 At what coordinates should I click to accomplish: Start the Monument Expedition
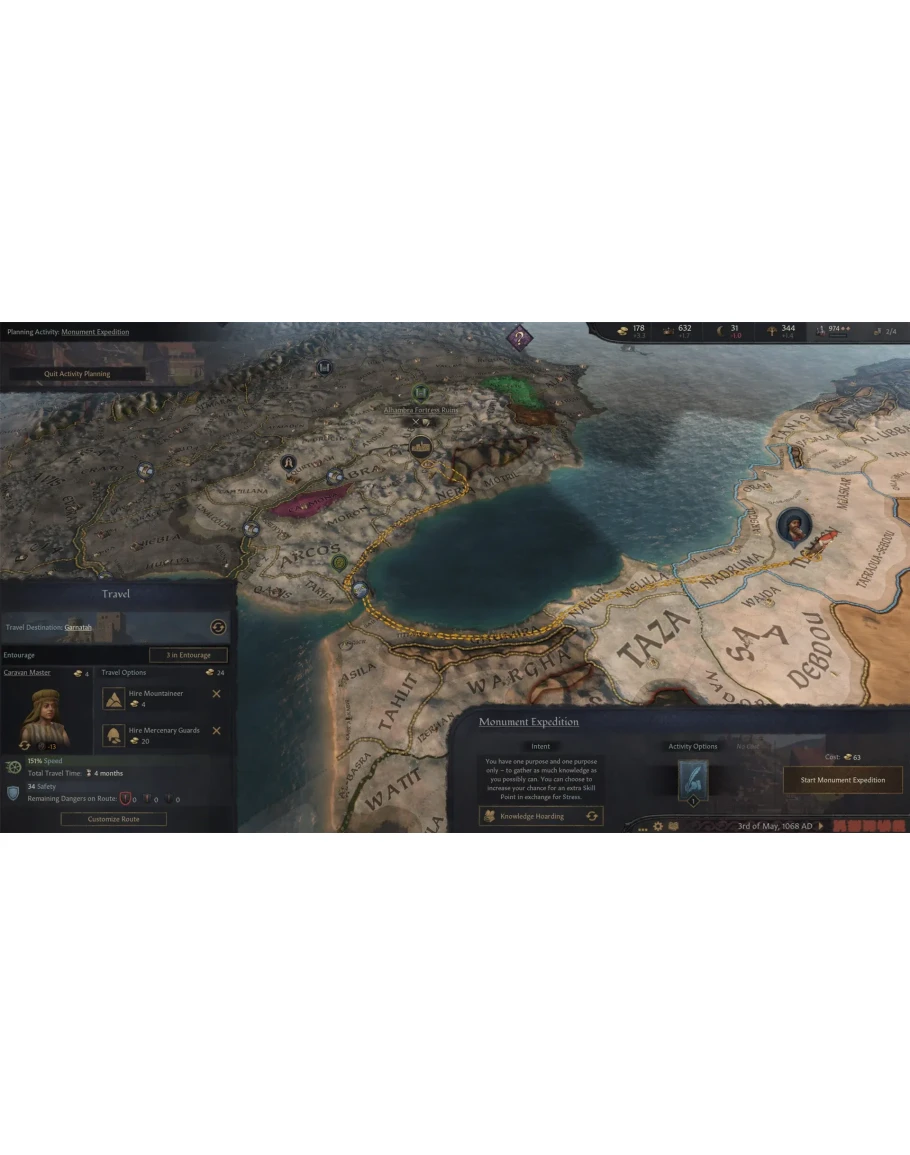click(x=842, y=780)
